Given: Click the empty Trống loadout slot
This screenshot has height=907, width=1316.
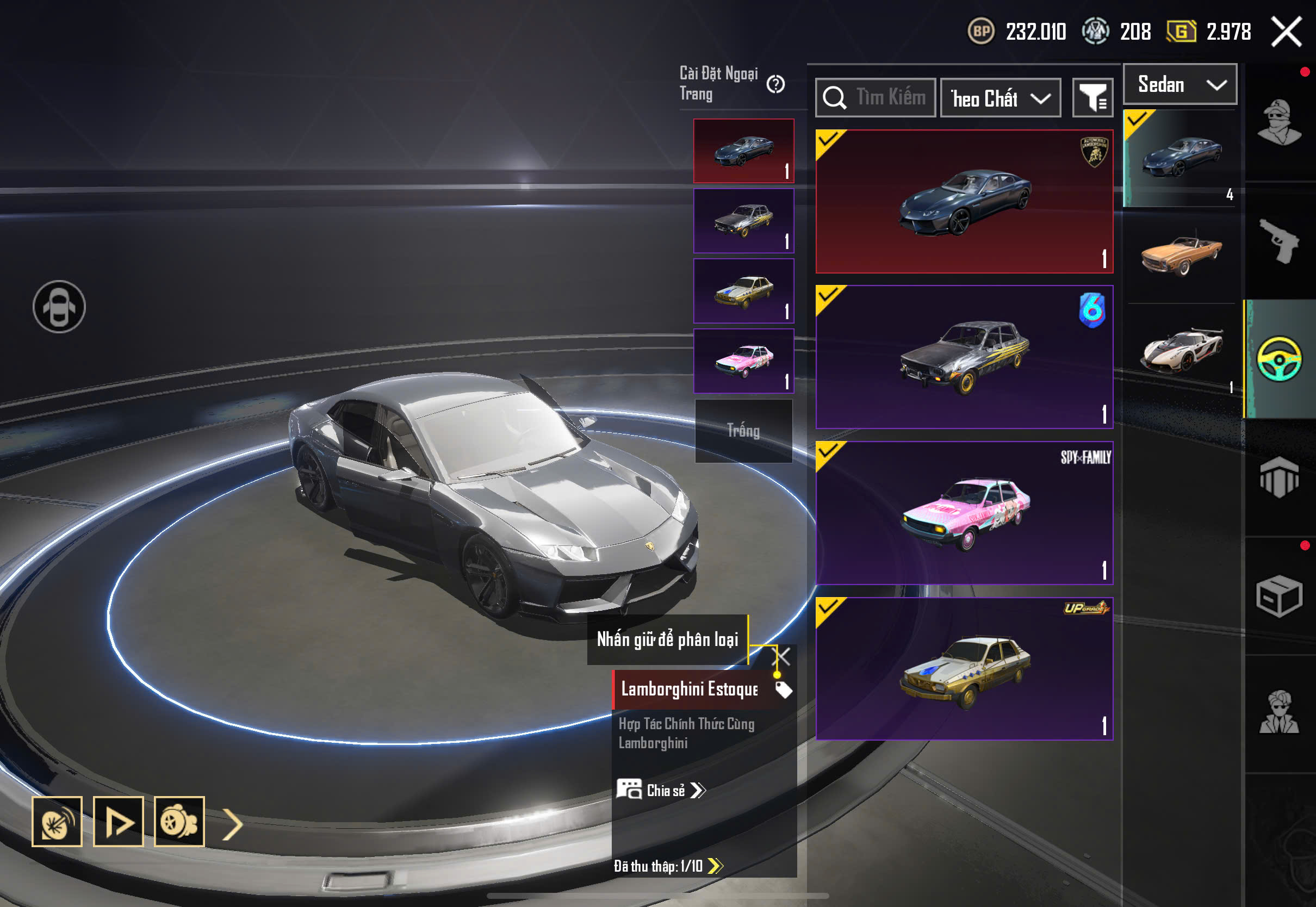Looking at the screenshot, I should point(743,431).
